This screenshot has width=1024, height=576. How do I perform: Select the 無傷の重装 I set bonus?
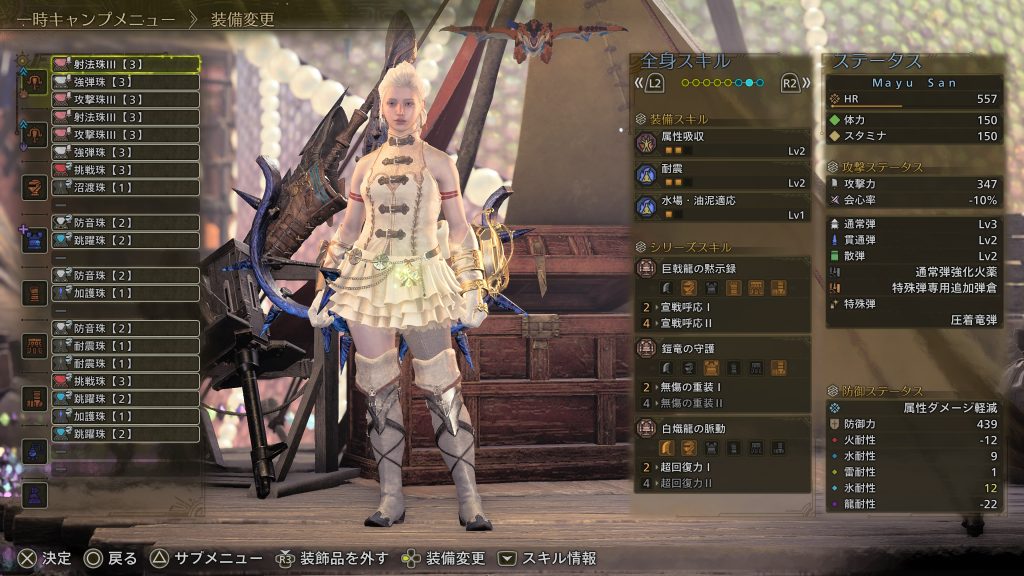(722, 387)
